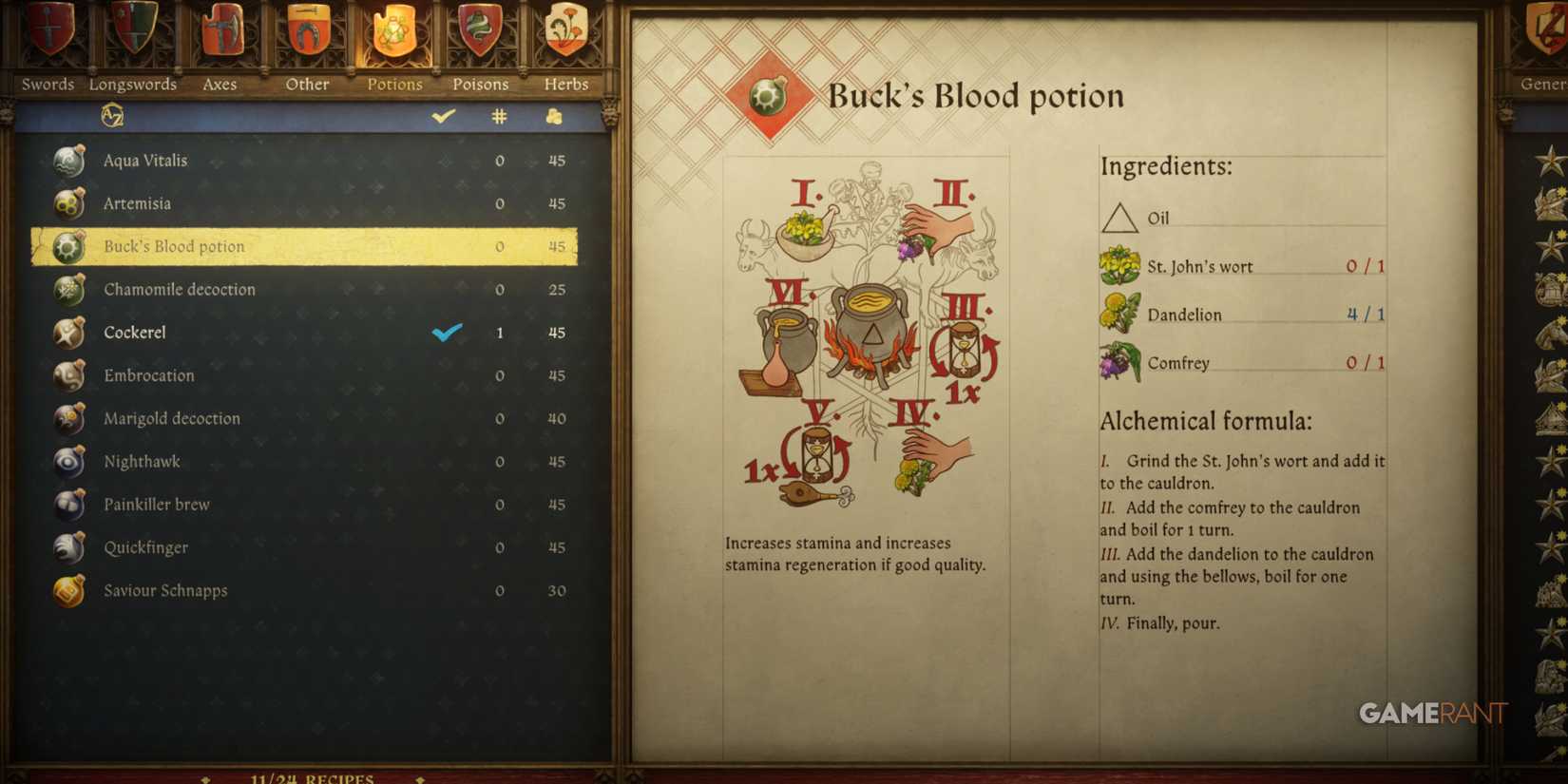The image size is (1568, 784).
Task: Open the Longswords tab
Action: tap(133, 33)
